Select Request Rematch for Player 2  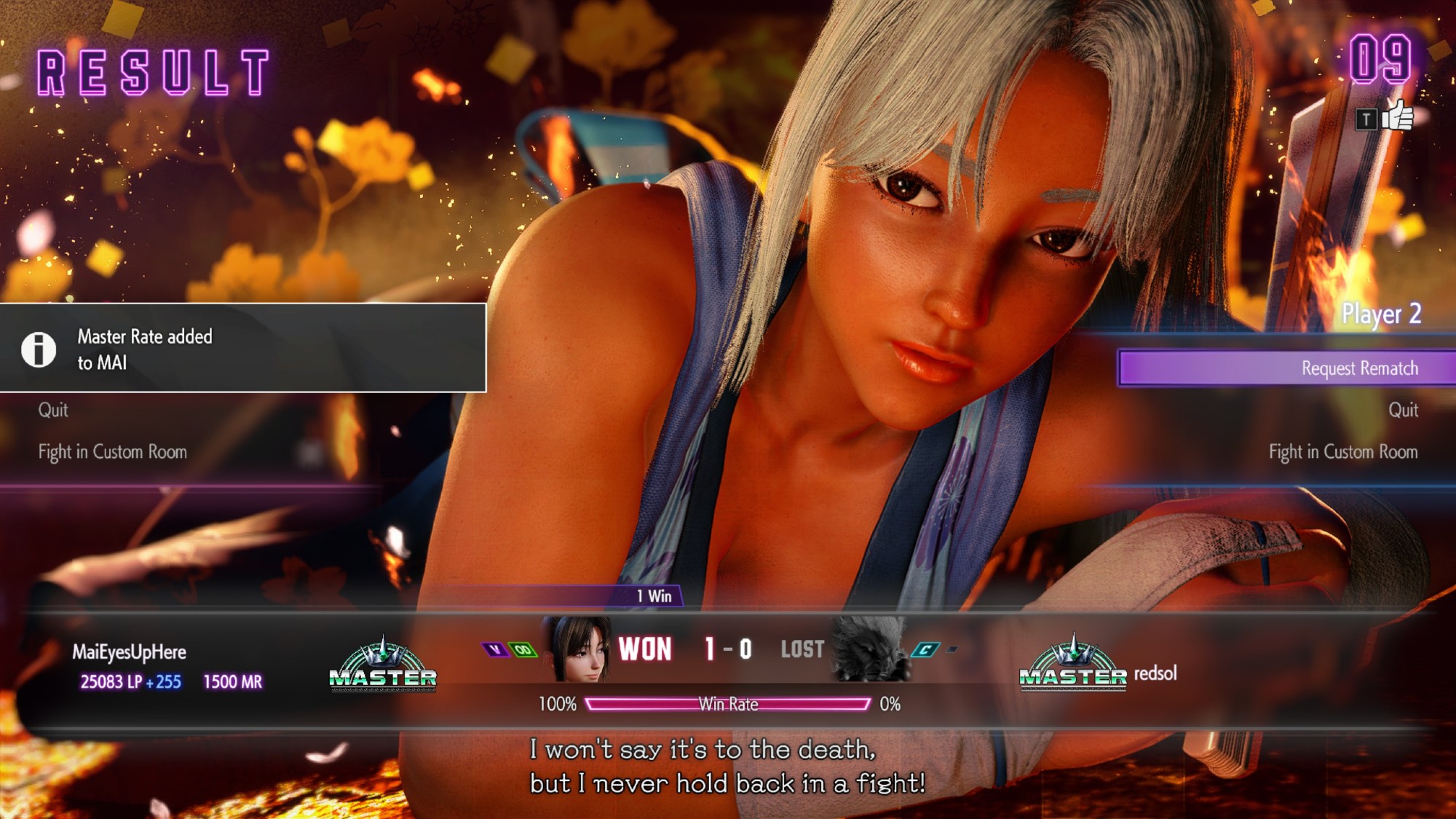point(1358,368)
